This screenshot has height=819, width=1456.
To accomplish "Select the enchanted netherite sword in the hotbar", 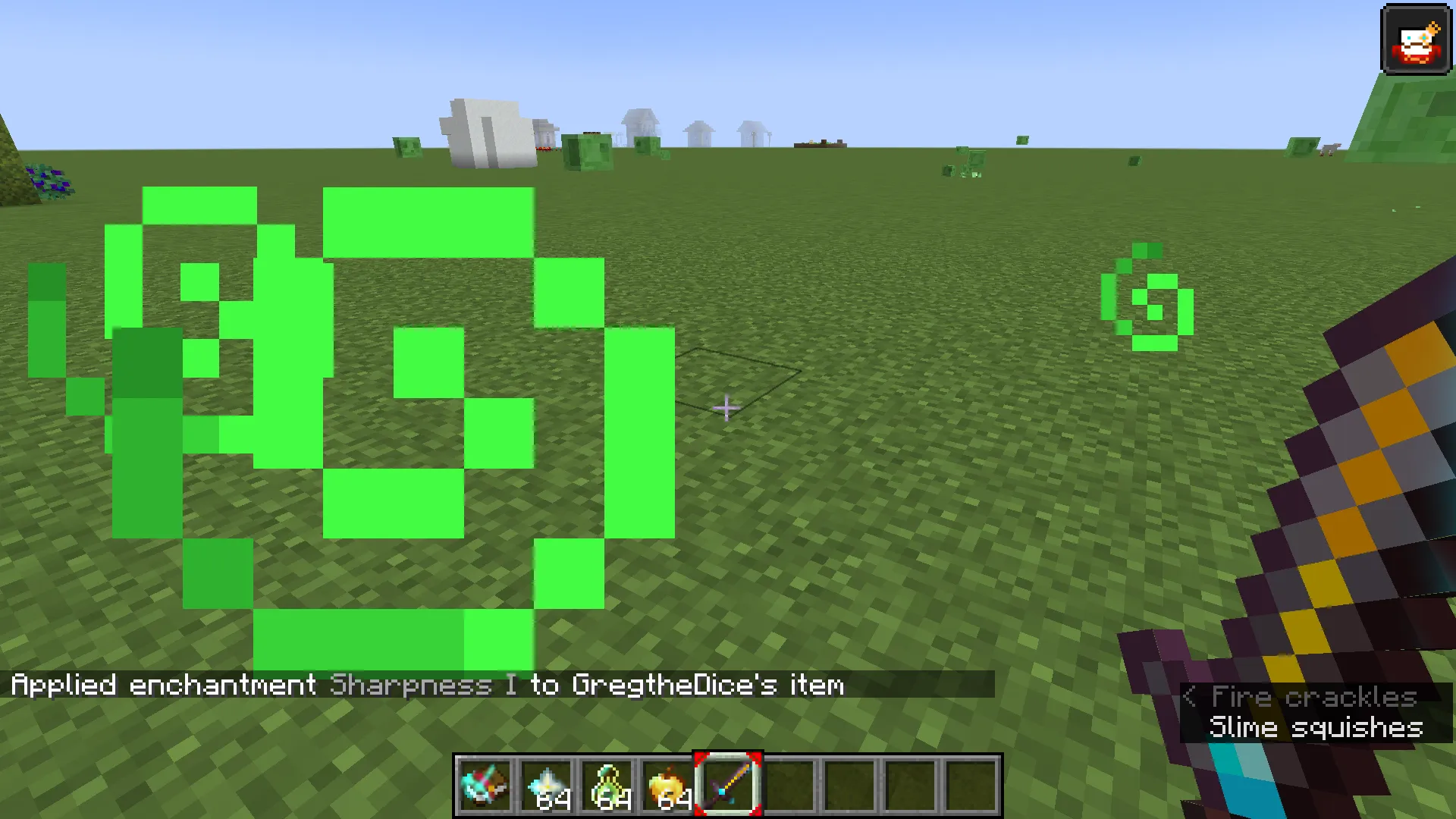I will point(728,783).
